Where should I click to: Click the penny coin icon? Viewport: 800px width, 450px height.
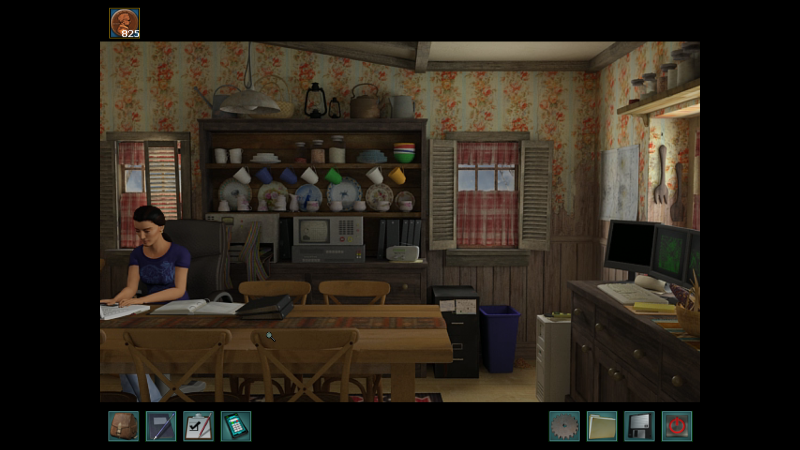click(125, 22)
